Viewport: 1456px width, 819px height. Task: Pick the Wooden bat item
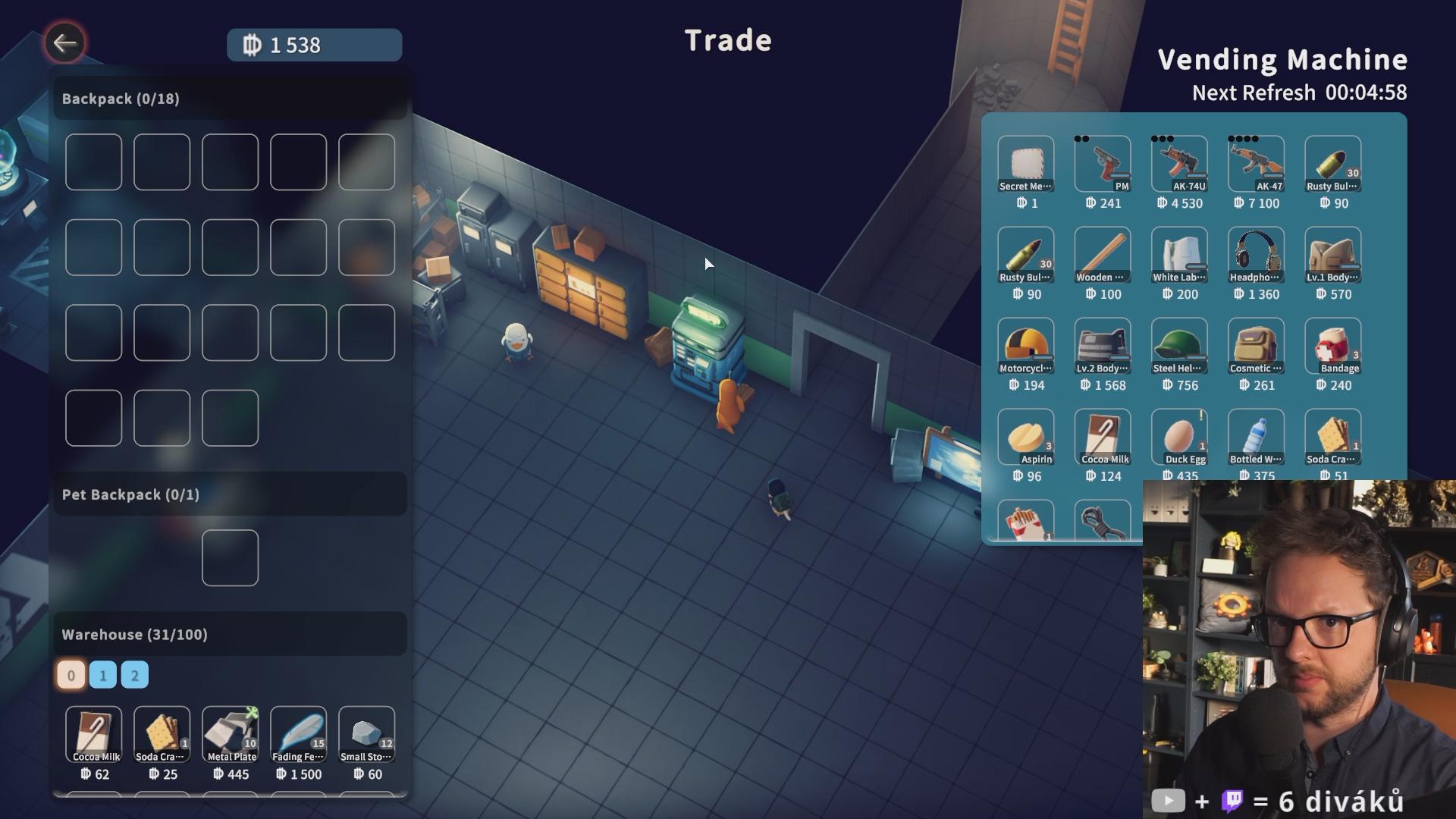(x=1102, y=255)
